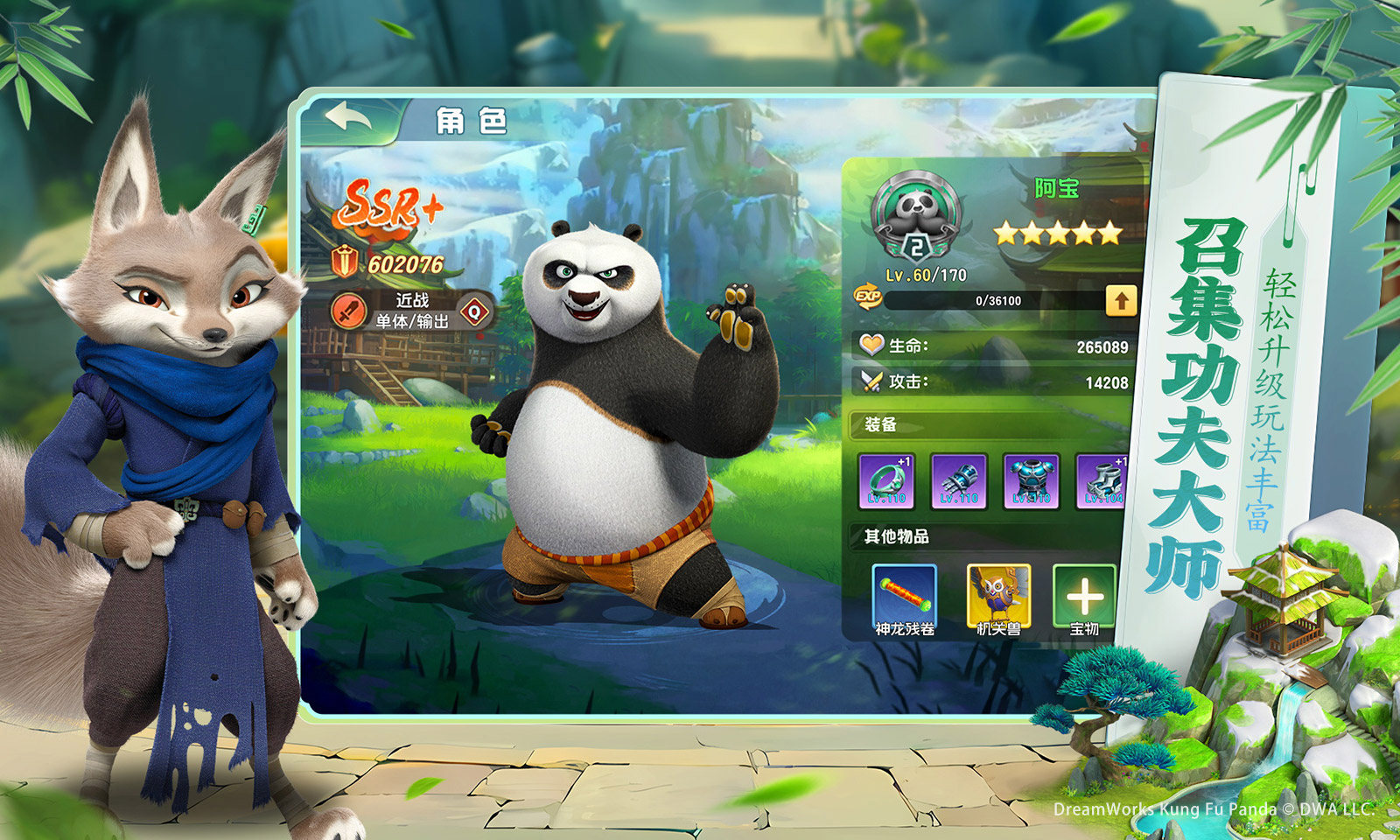Open the Q magnifier role details
The width and height of the screenshot is (1400, 840).
click(475, 311)
